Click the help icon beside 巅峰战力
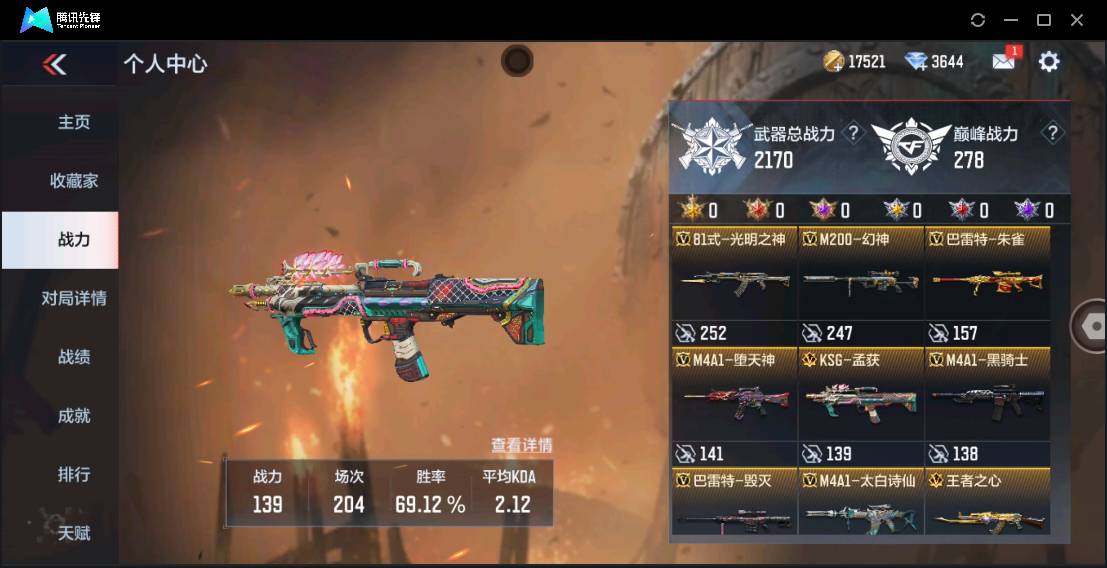The image size is (1107, 568). (1051, 133)
